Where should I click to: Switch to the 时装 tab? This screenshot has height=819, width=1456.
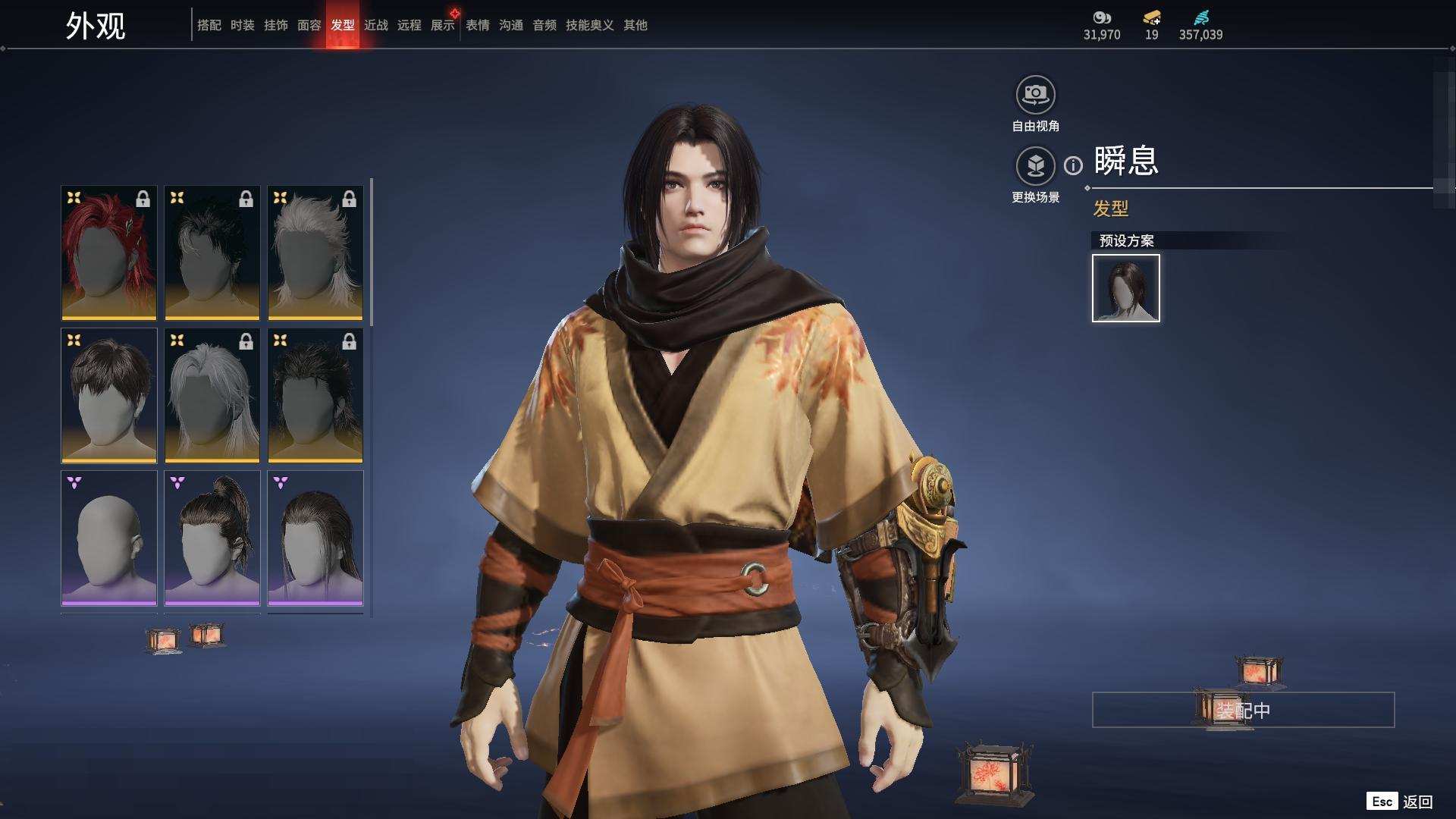pyautogui.click(x=243, y=25)
